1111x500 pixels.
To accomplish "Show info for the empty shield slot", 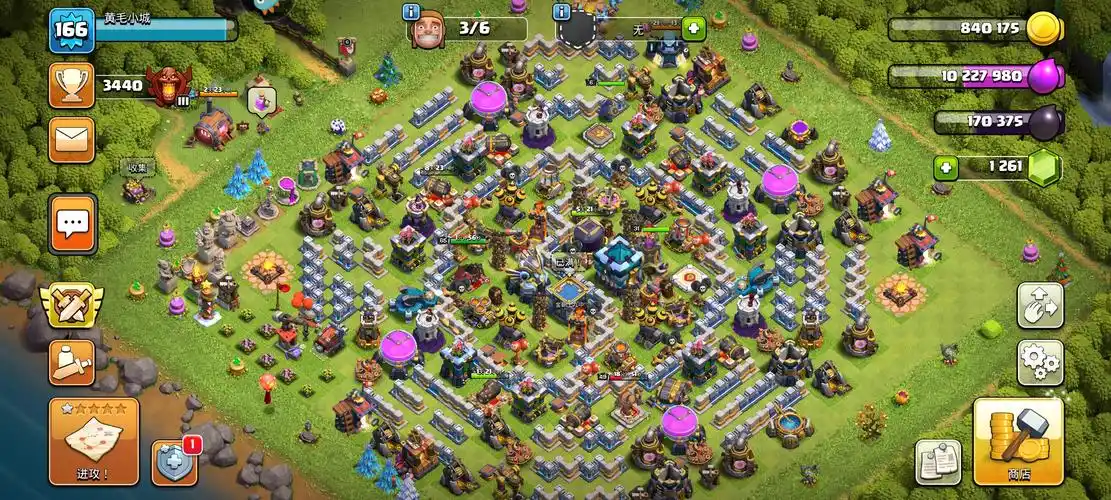I will (x=562, y=12).
